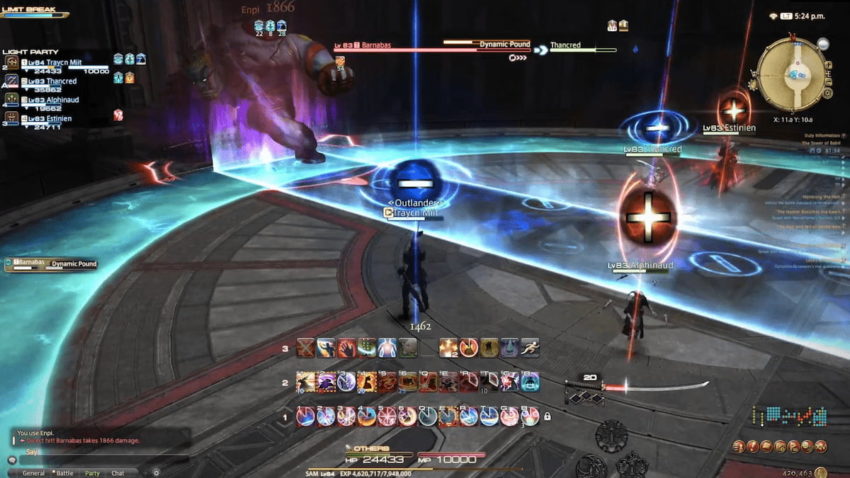Screen dimensions: 850x478
Task: Select Thancred in the party list
Action: click(x=62, y=82)
